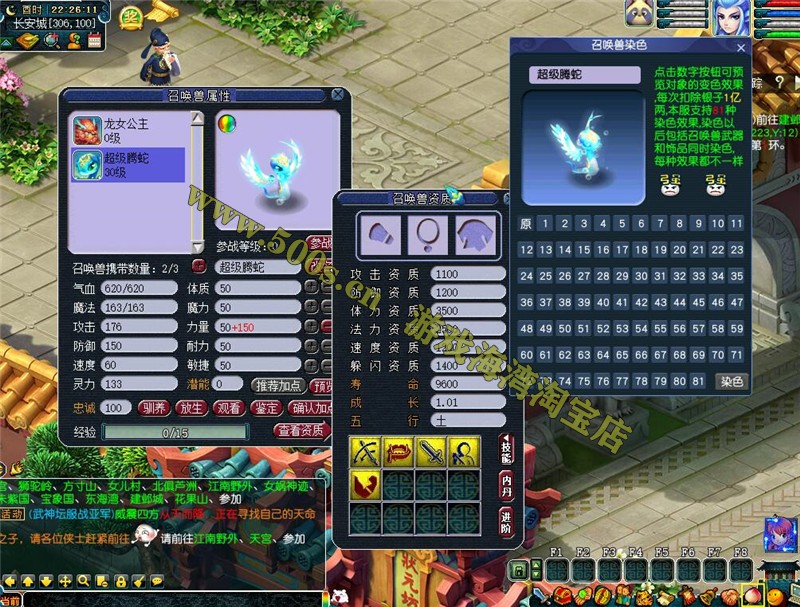Preview dye color number 81
The height and width of the screenshot is (607, 800).
tap(700, 381)
